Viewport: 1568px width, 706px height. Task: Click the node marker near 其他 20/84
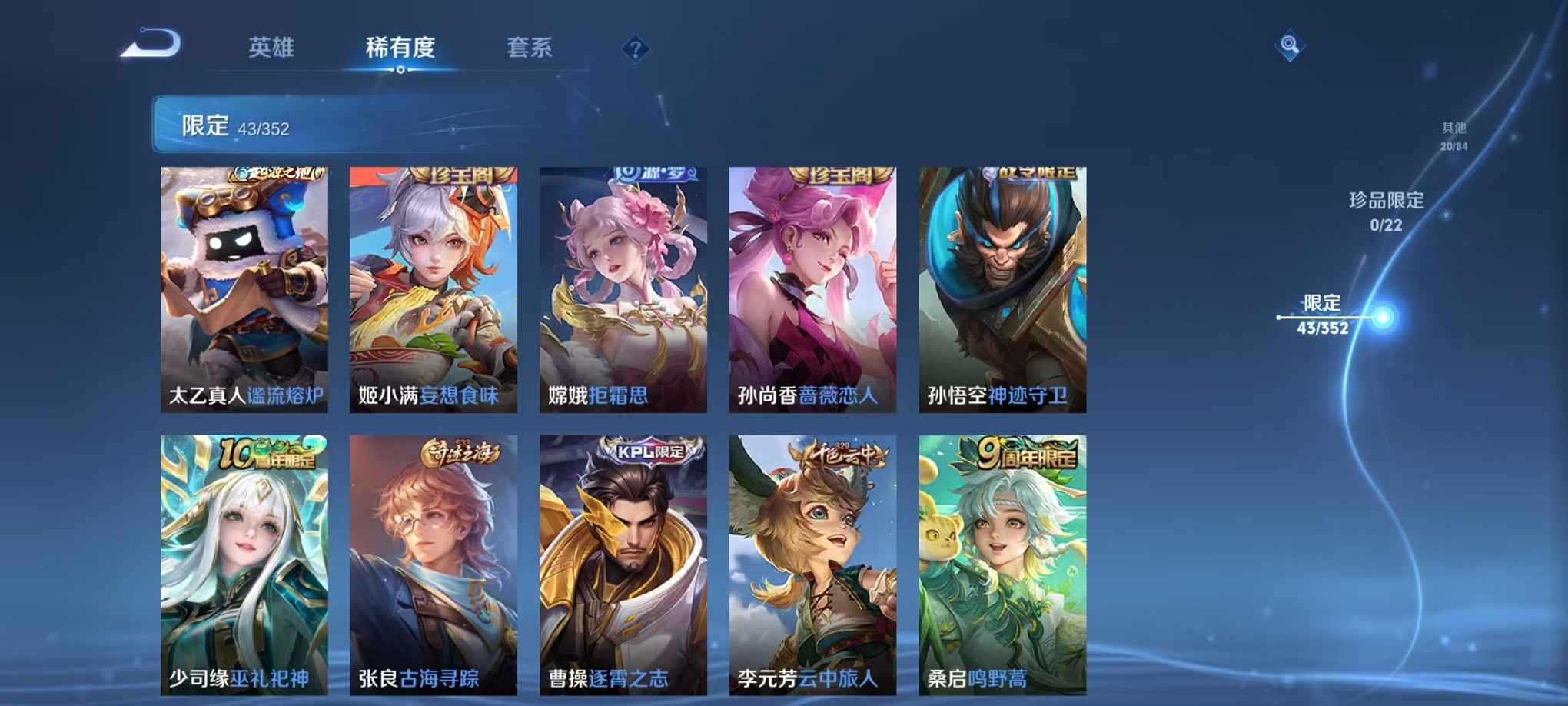pos(1513,136)
